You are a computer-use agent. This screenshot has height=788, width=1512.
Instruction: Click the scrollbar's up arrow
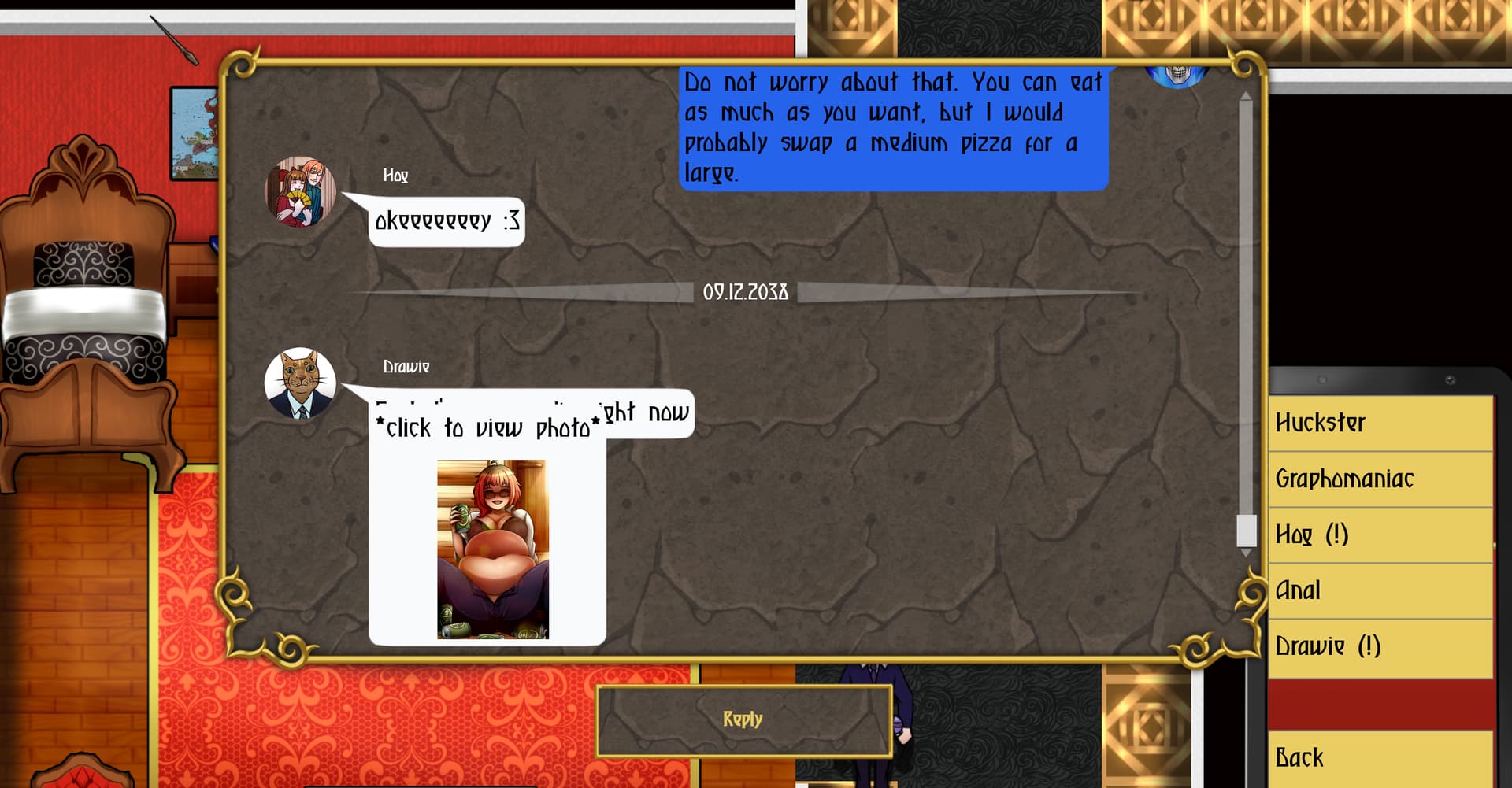pyautogui.click(x=1246, y=96)
